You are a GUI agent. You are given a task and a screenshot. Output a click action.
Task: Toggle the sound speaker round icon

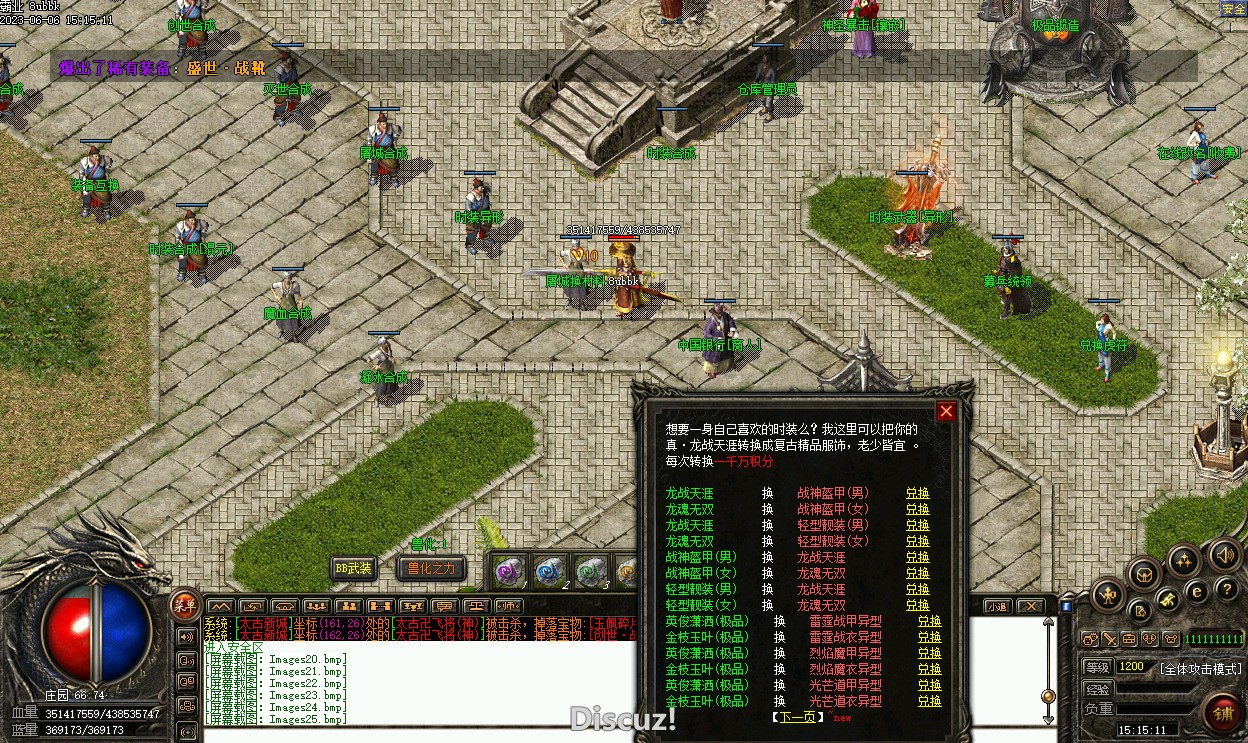(1224, 555)
